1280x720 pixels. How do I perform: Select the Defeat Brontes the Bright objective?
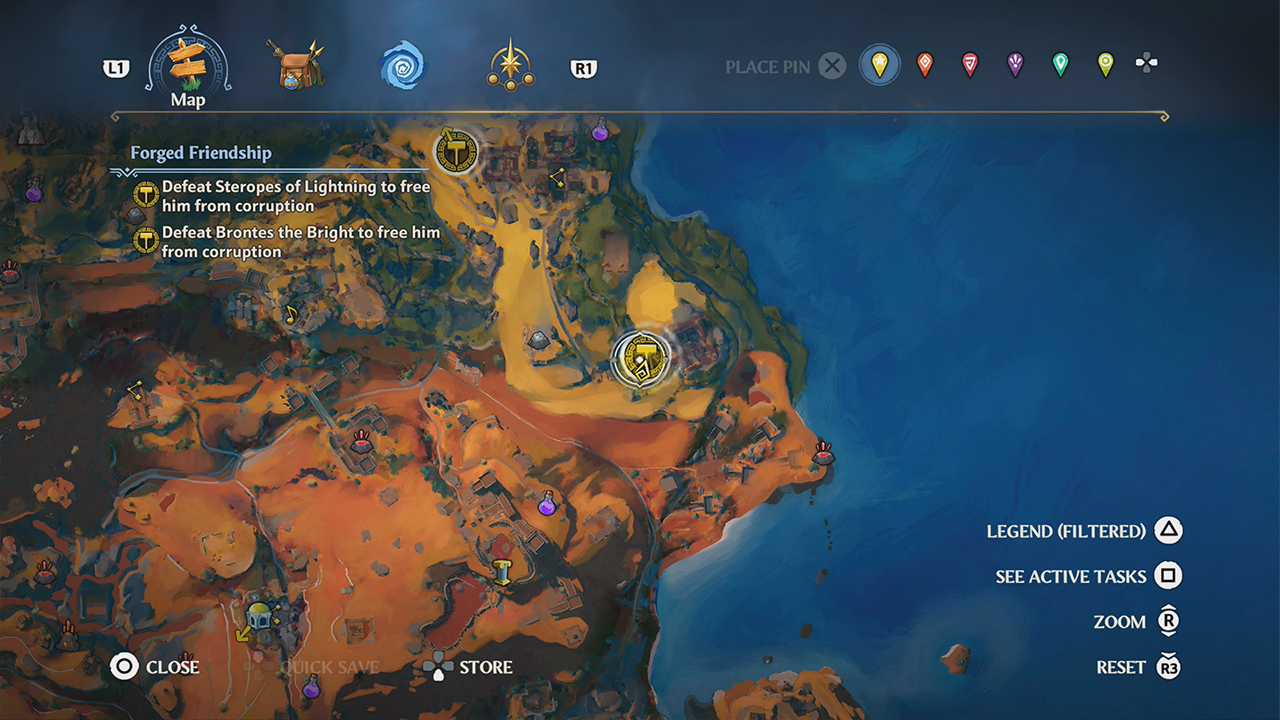click(x=300, y=242)
